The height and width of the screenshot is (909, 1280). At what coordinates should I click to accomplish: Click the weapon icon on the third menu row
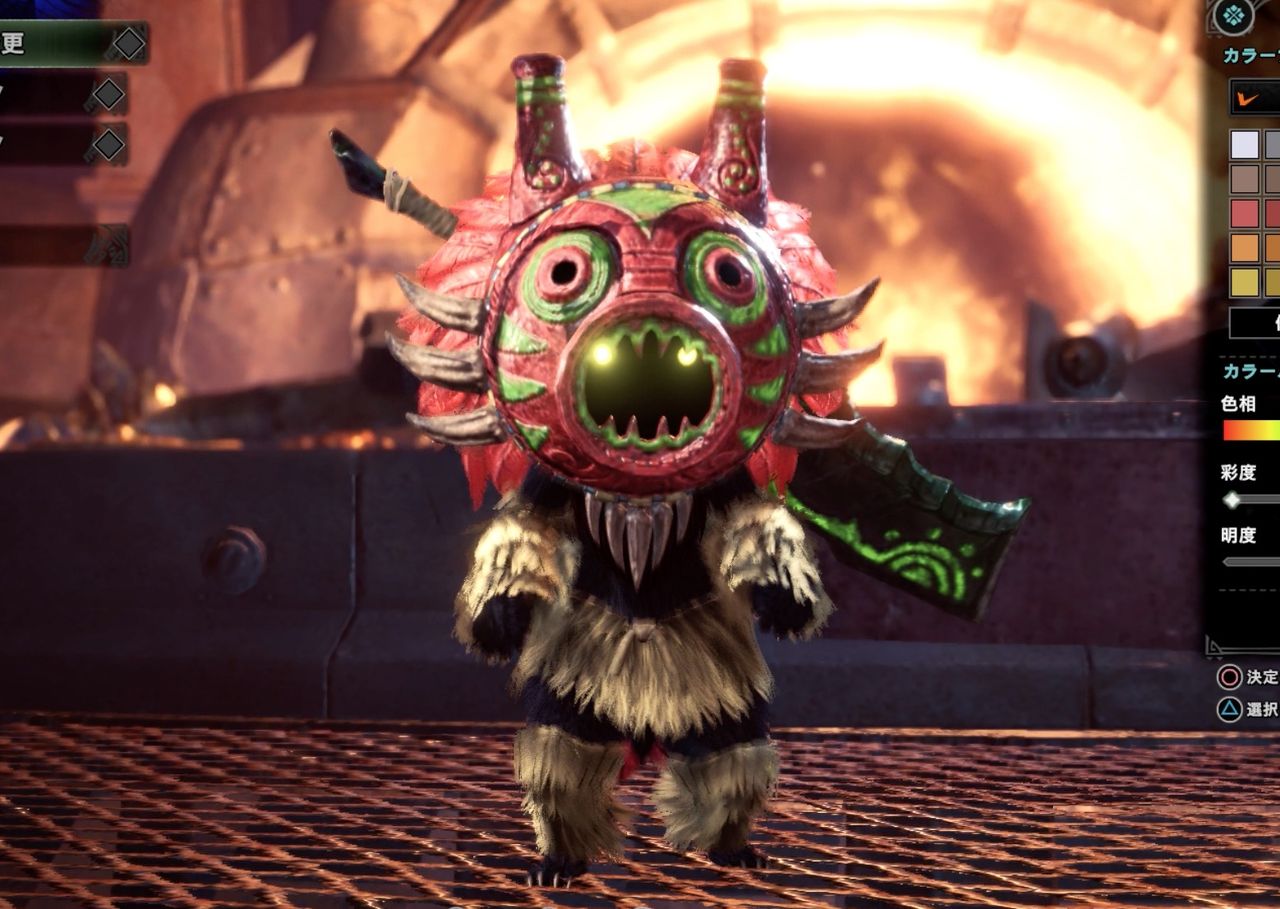point(90,152)
